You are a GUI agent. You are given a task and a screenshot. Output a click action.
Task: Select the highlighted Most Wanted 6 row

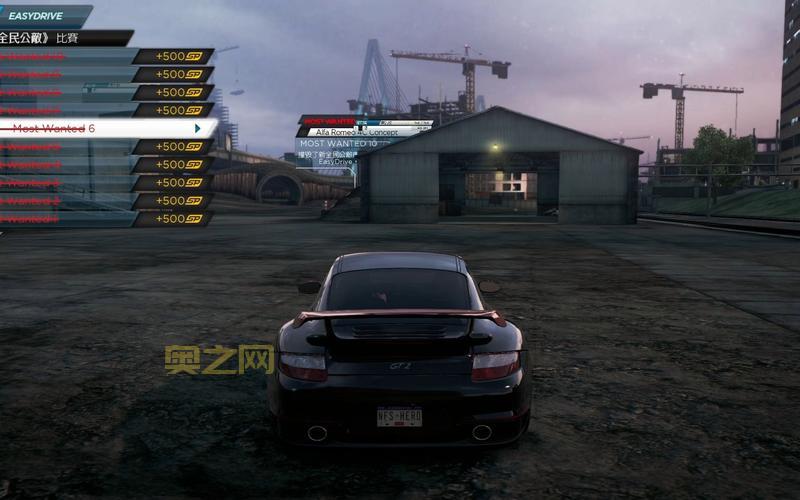[105, 129]
